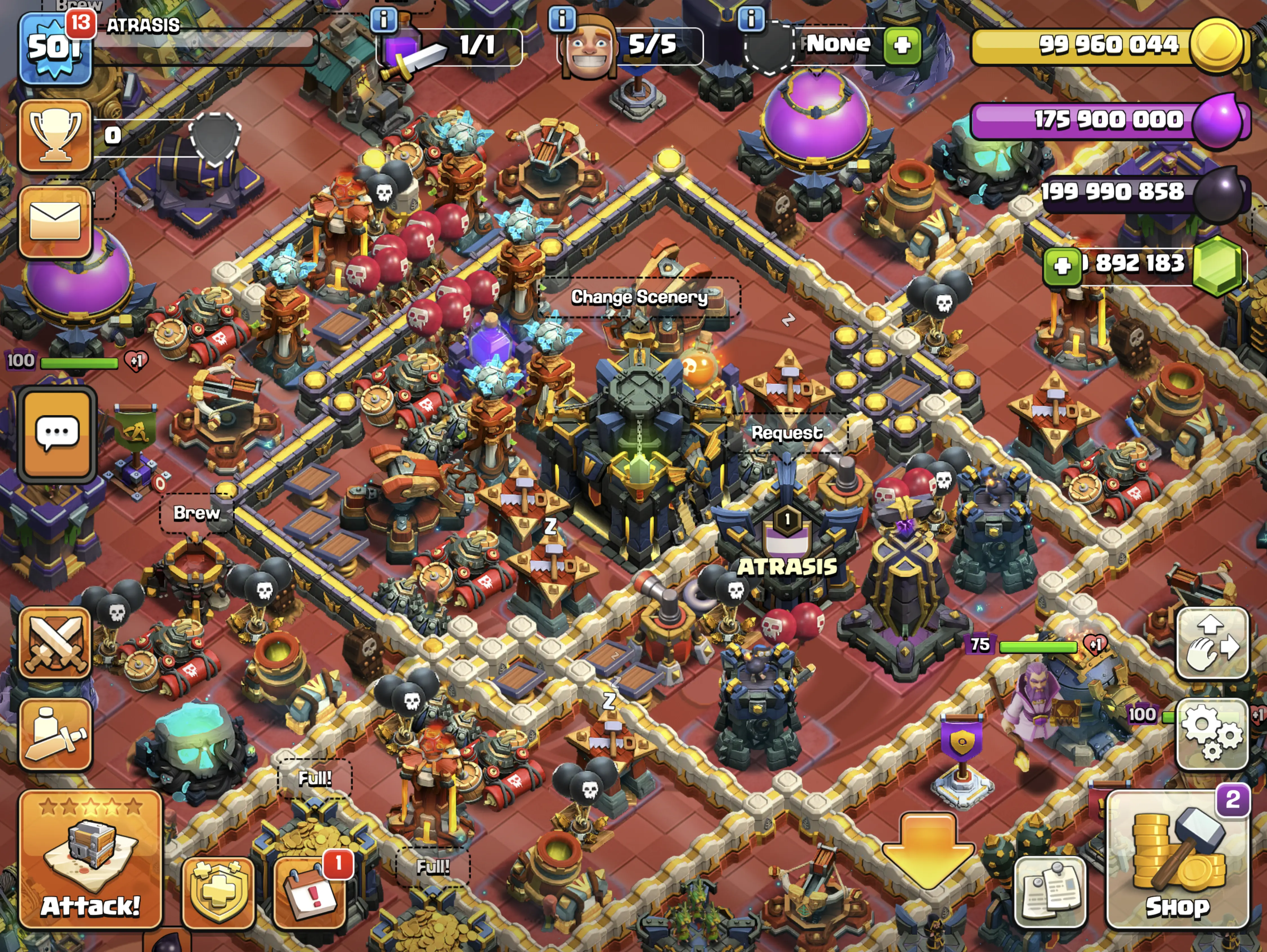The image size is (1267, 952).
Task: Open the Attack! battle menu
Action: click(90, 859)
